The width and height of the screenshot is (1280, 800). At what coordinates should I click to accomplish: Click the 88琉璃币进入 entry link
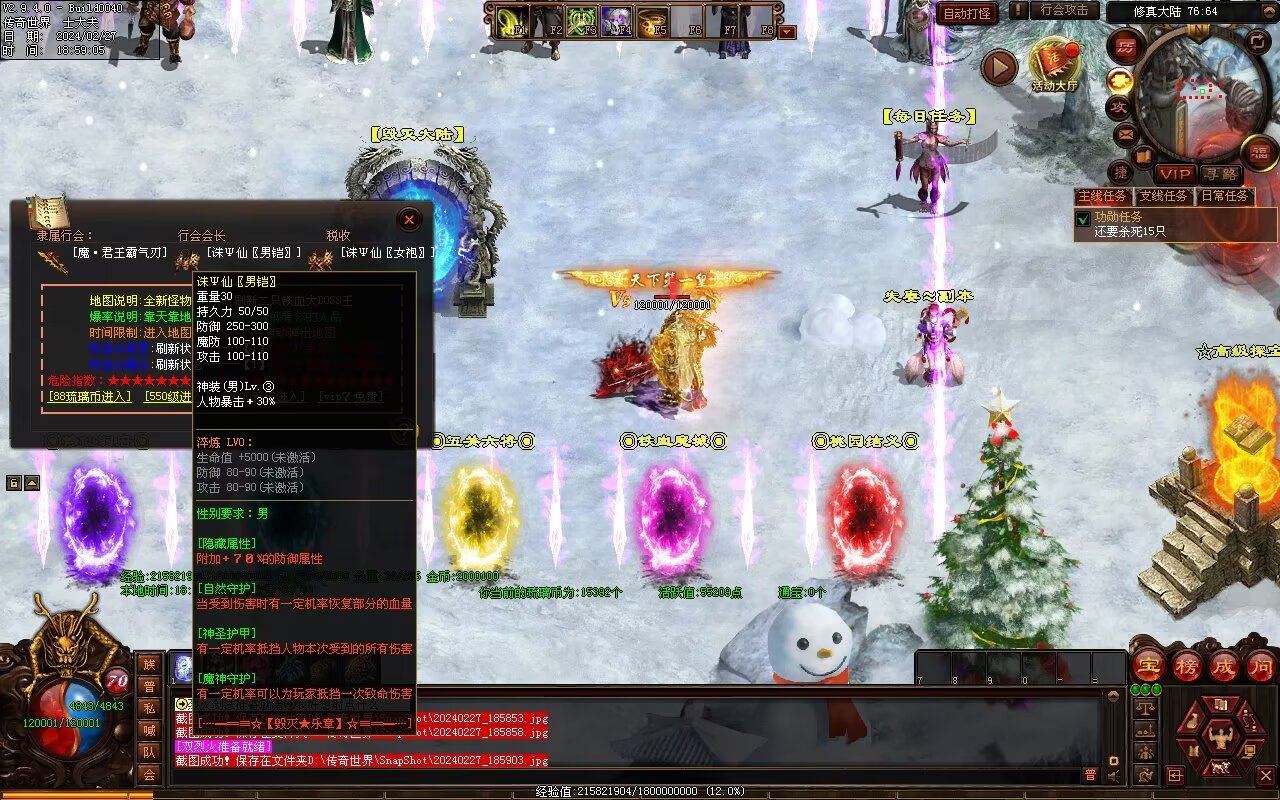coord(90,396)
